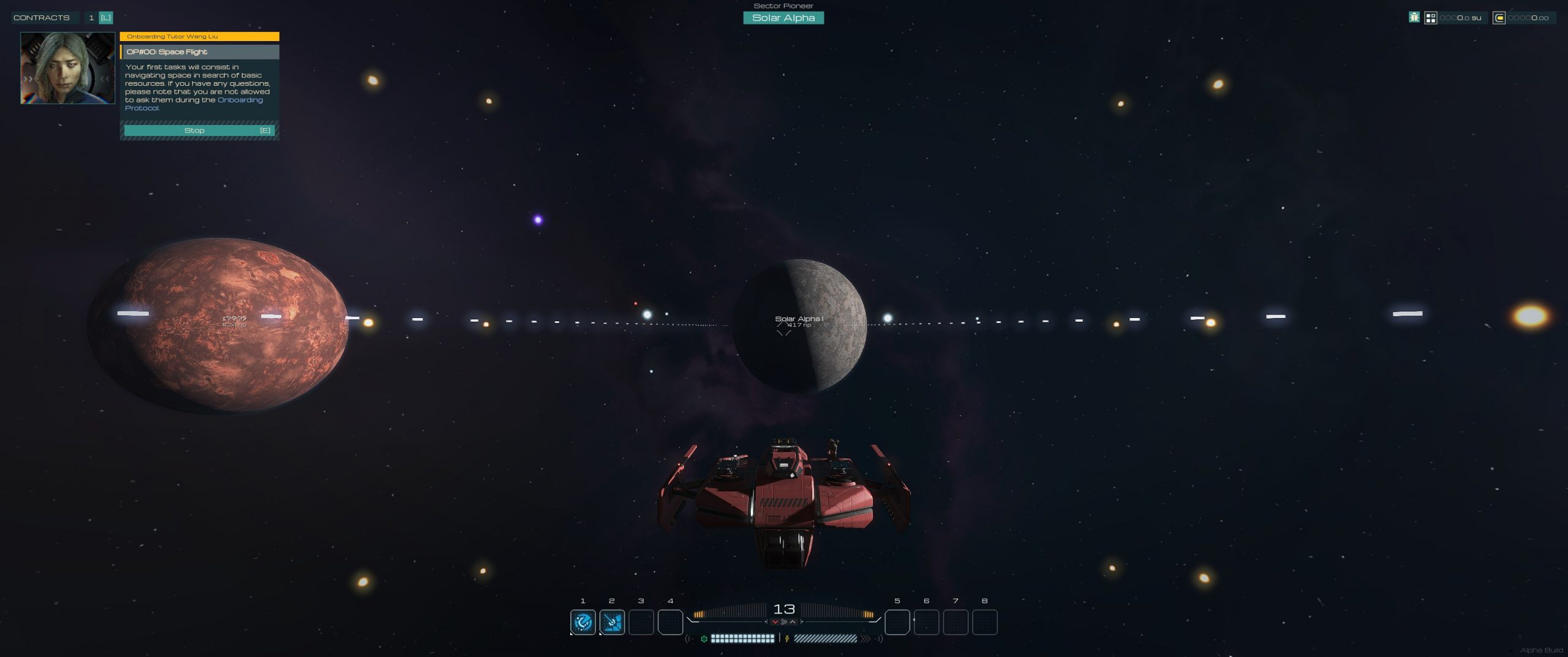Target the unknown ??? planet marker

(x=234, y=319)
